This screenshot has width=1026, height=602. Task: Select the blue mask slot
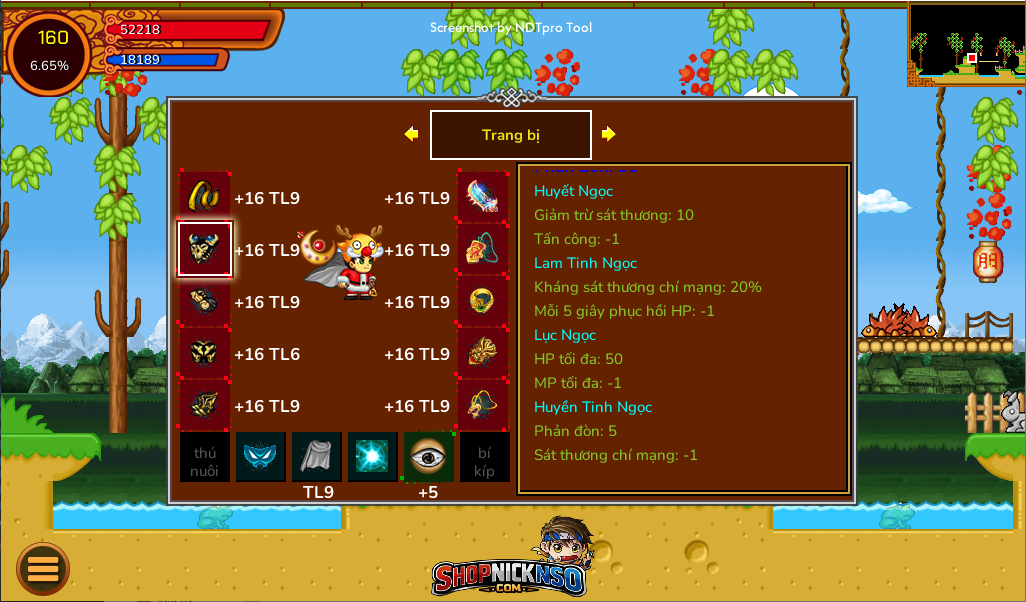(x=261, y=457)
